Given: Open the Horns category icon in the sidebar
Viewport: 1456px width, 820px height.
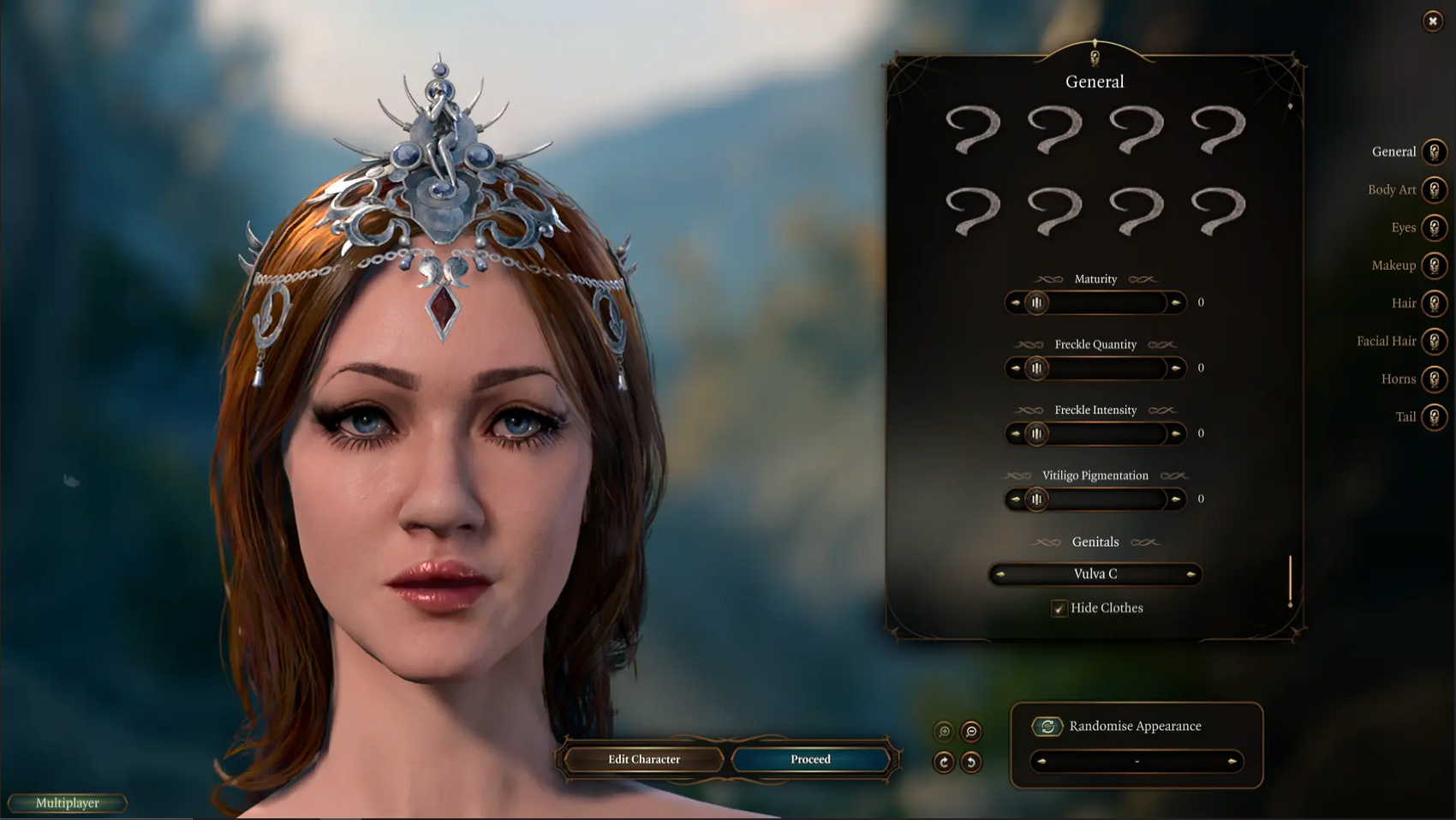Looking at the screenshot, I should point(1435,379).
